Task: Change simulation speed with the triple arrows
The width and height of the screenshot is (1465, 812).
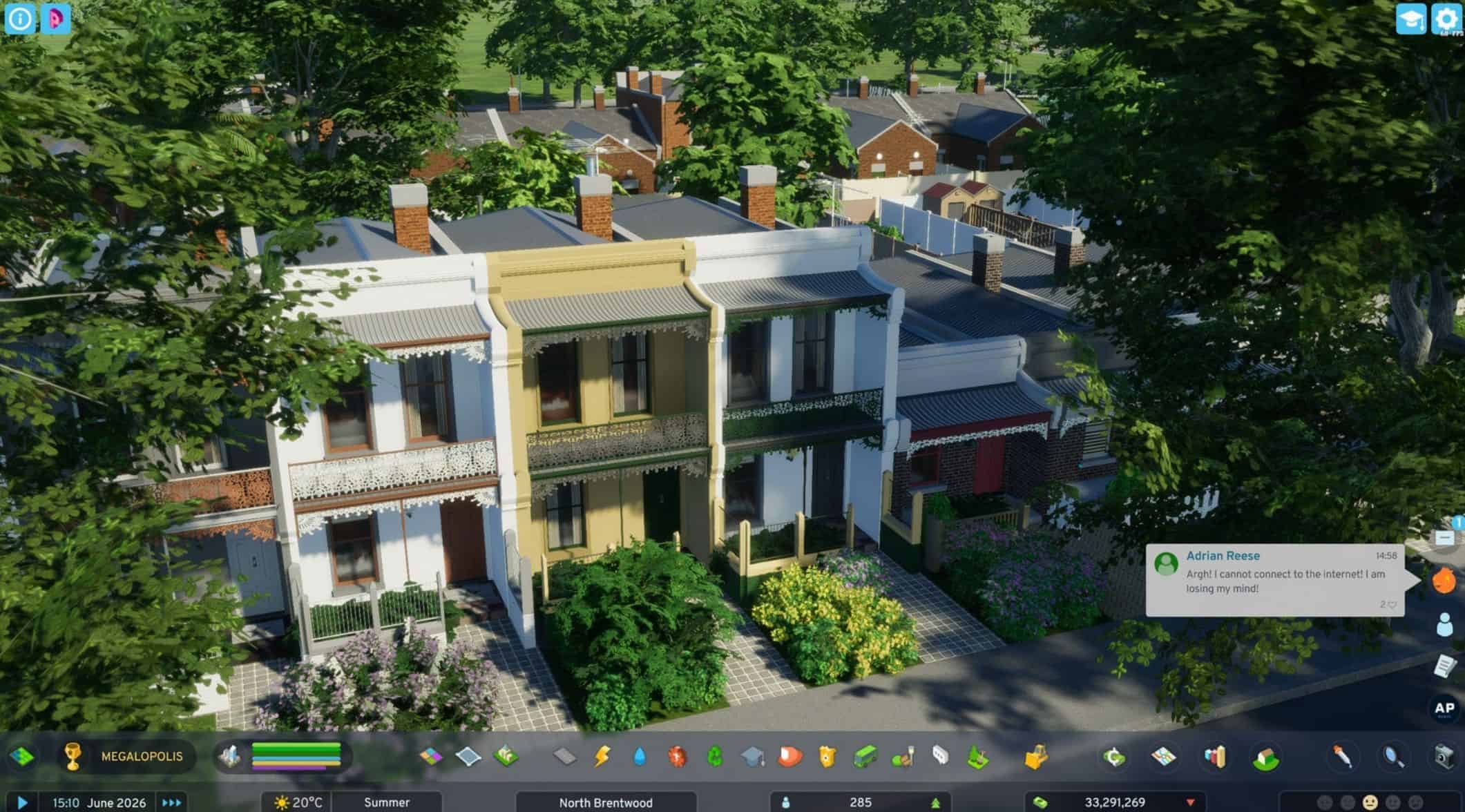Action: point(171,802)
